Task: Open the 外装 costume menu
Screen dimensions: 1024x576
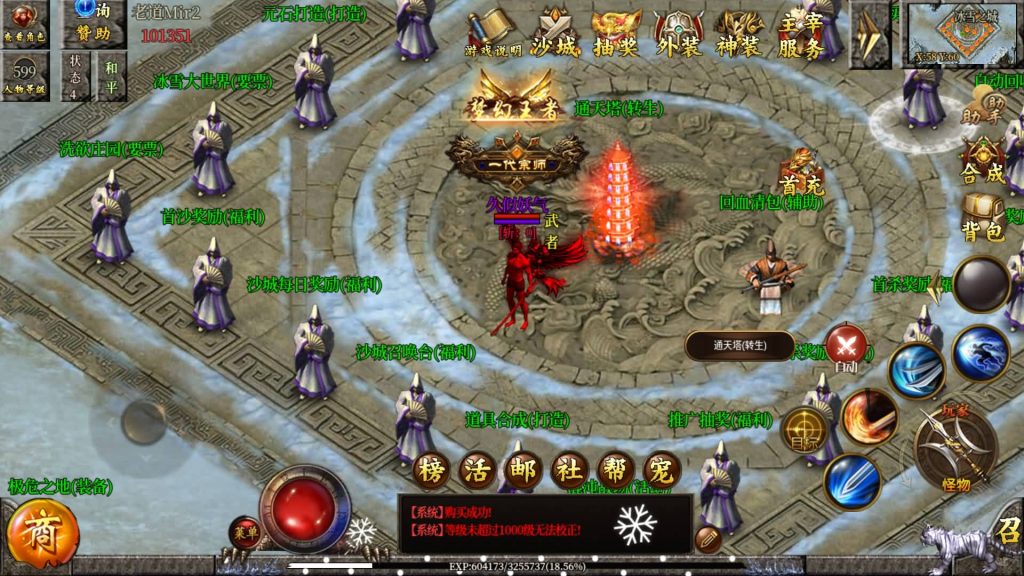Action: (x=678, y=35)
